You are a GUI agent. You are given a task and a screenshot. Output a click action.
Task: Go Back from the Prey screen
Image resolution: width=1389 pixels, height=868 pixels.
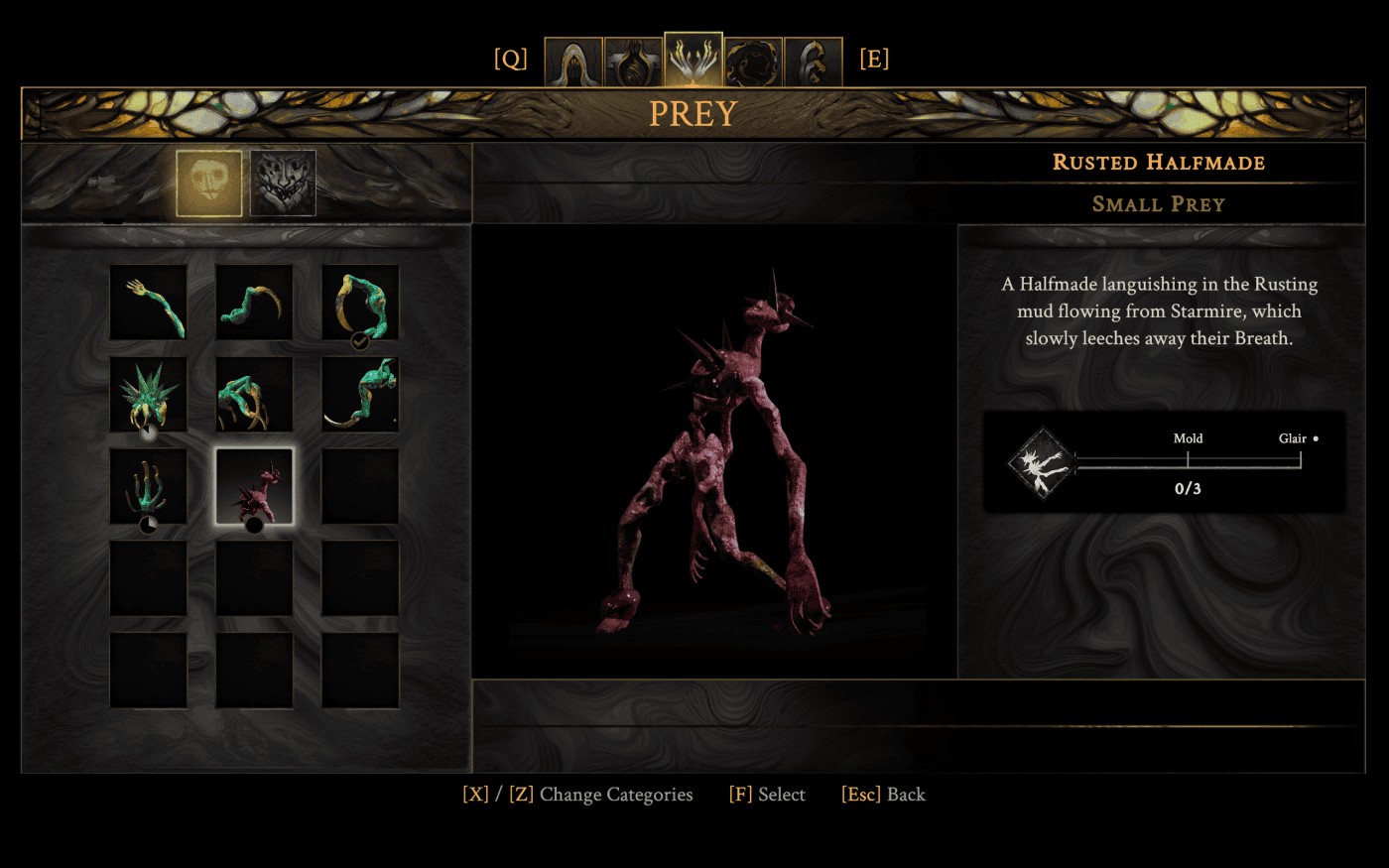tap(883, 795)
